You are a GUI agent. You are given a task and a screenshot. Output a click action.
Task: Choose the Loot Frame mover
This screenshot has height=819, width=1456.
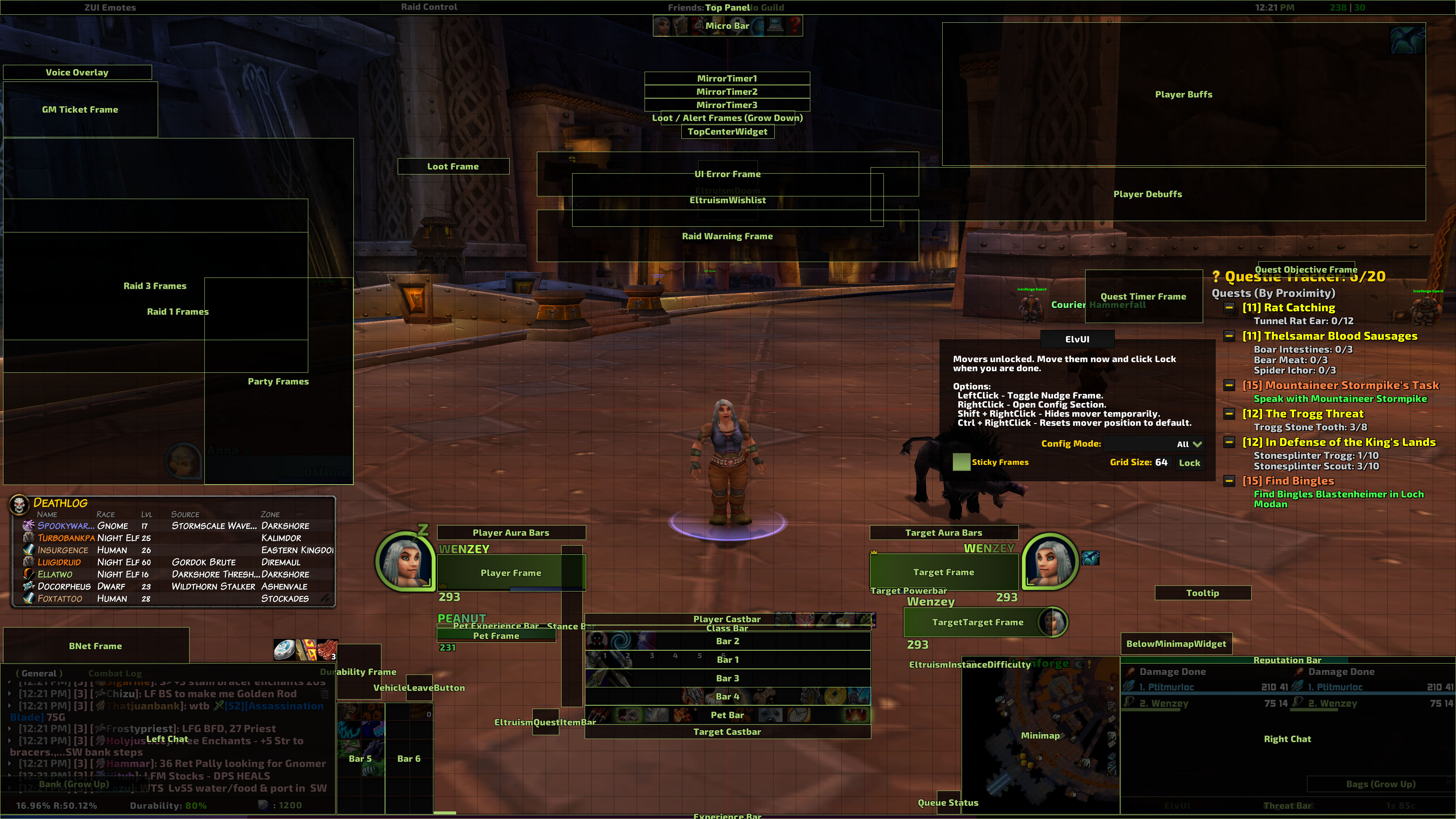[x=453, y=166]
